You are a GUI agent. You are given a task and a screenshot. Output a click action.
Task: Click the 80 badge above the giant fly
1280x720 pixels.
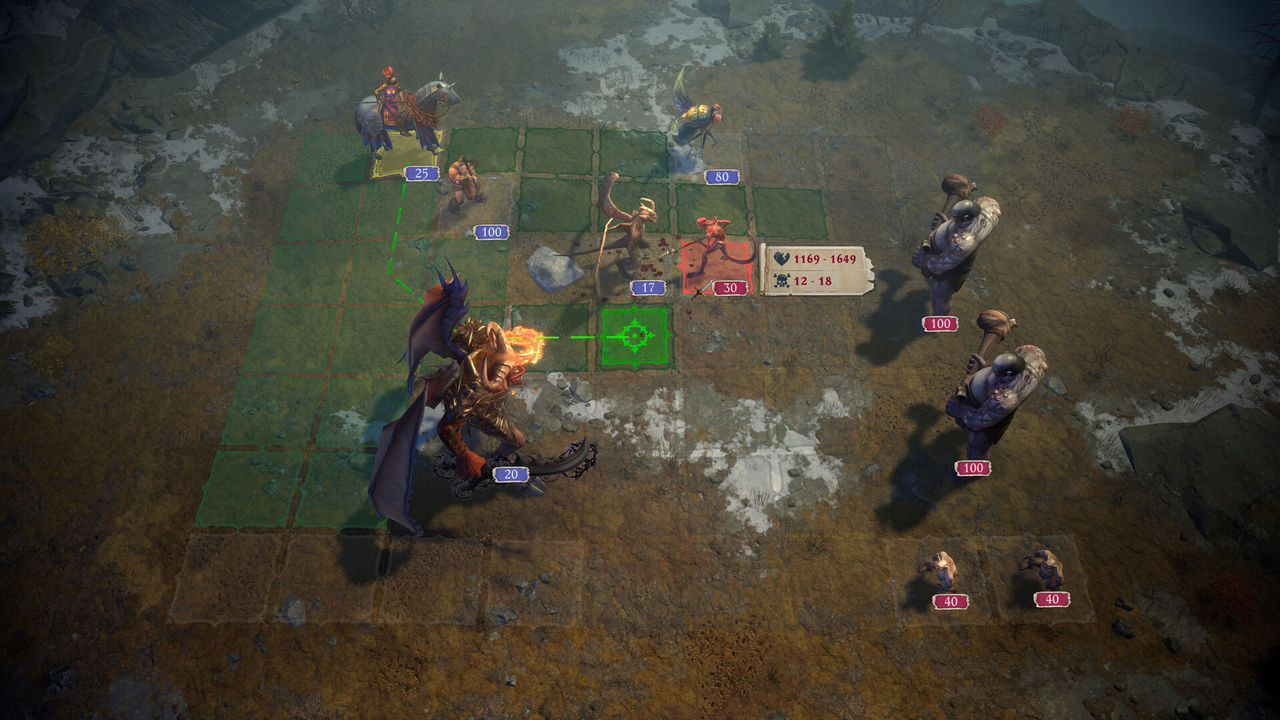[x=719, y=178]
